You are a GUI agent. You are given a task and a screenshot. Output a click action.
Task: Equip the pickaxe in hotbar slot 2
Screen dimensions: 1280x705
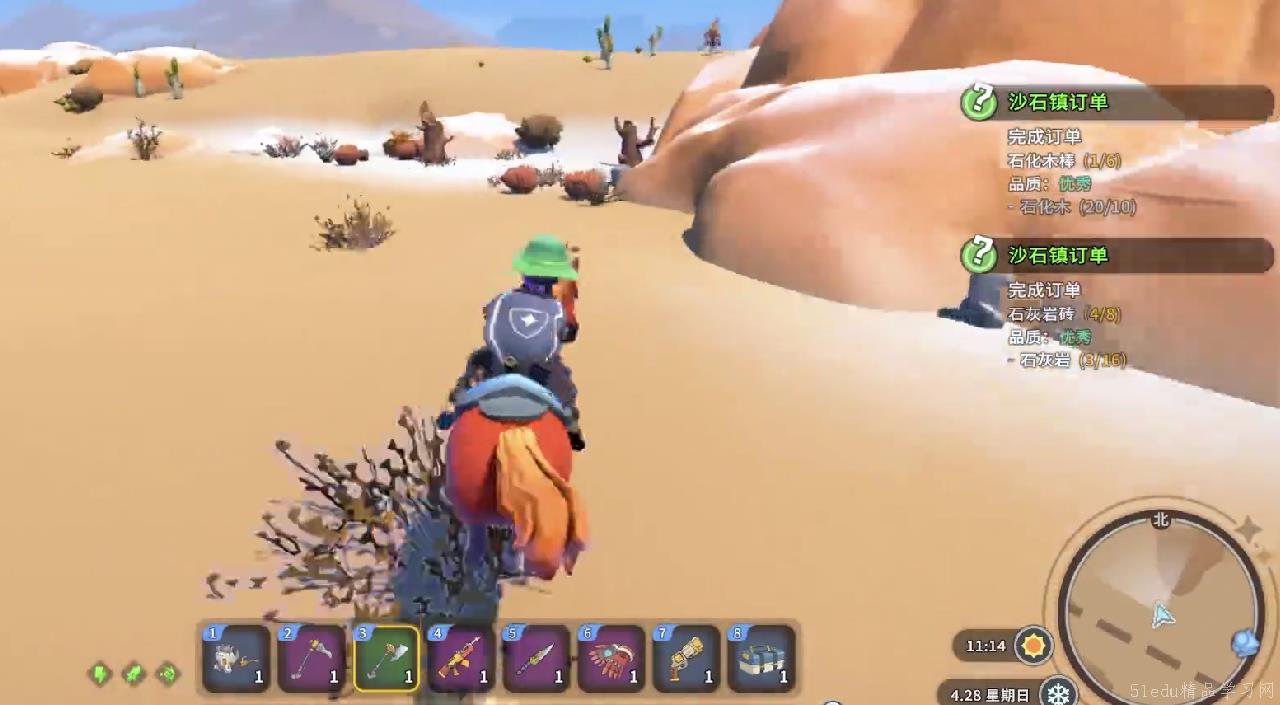pyautogui.click(x=311, y=658)
